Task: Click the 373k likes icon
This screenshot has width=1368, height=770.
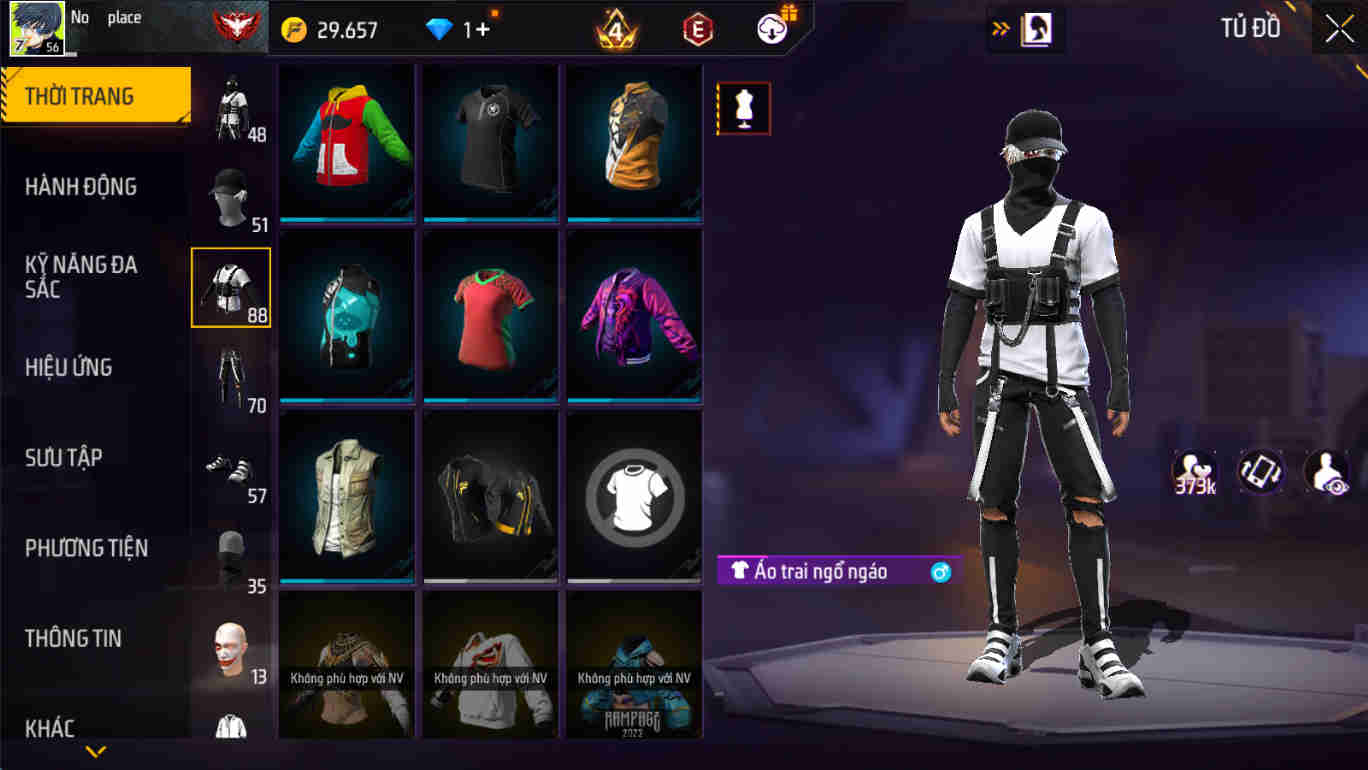Action: pos(1192,470)
